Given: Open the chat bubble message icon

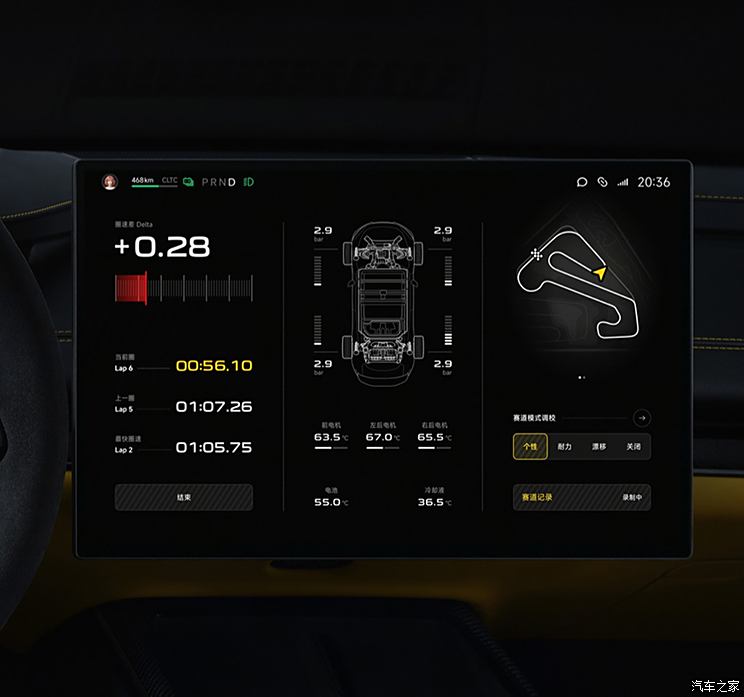Looking at the screenshot, I should click(582, 182).
